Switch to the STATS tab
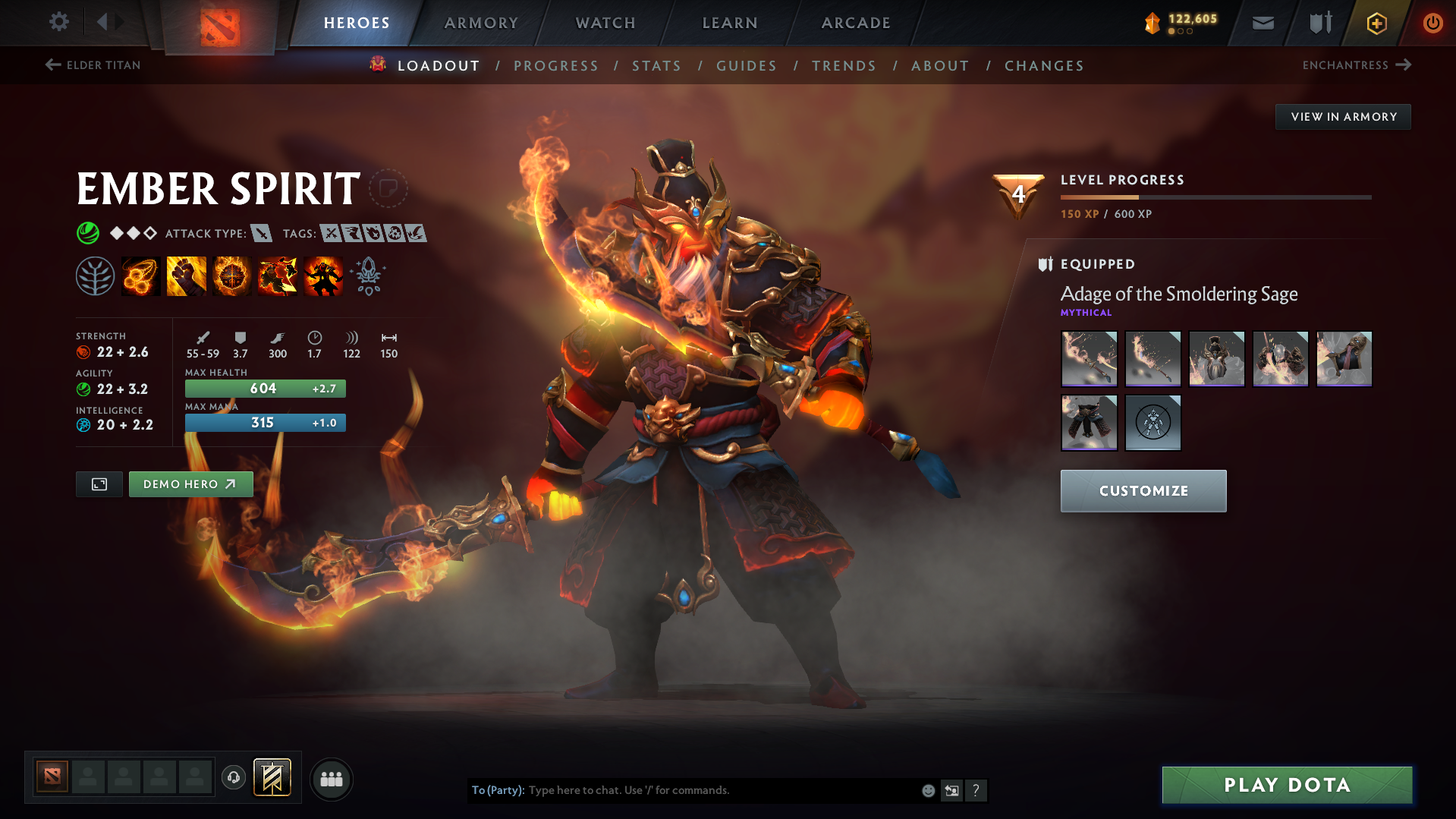 (656, 66)
